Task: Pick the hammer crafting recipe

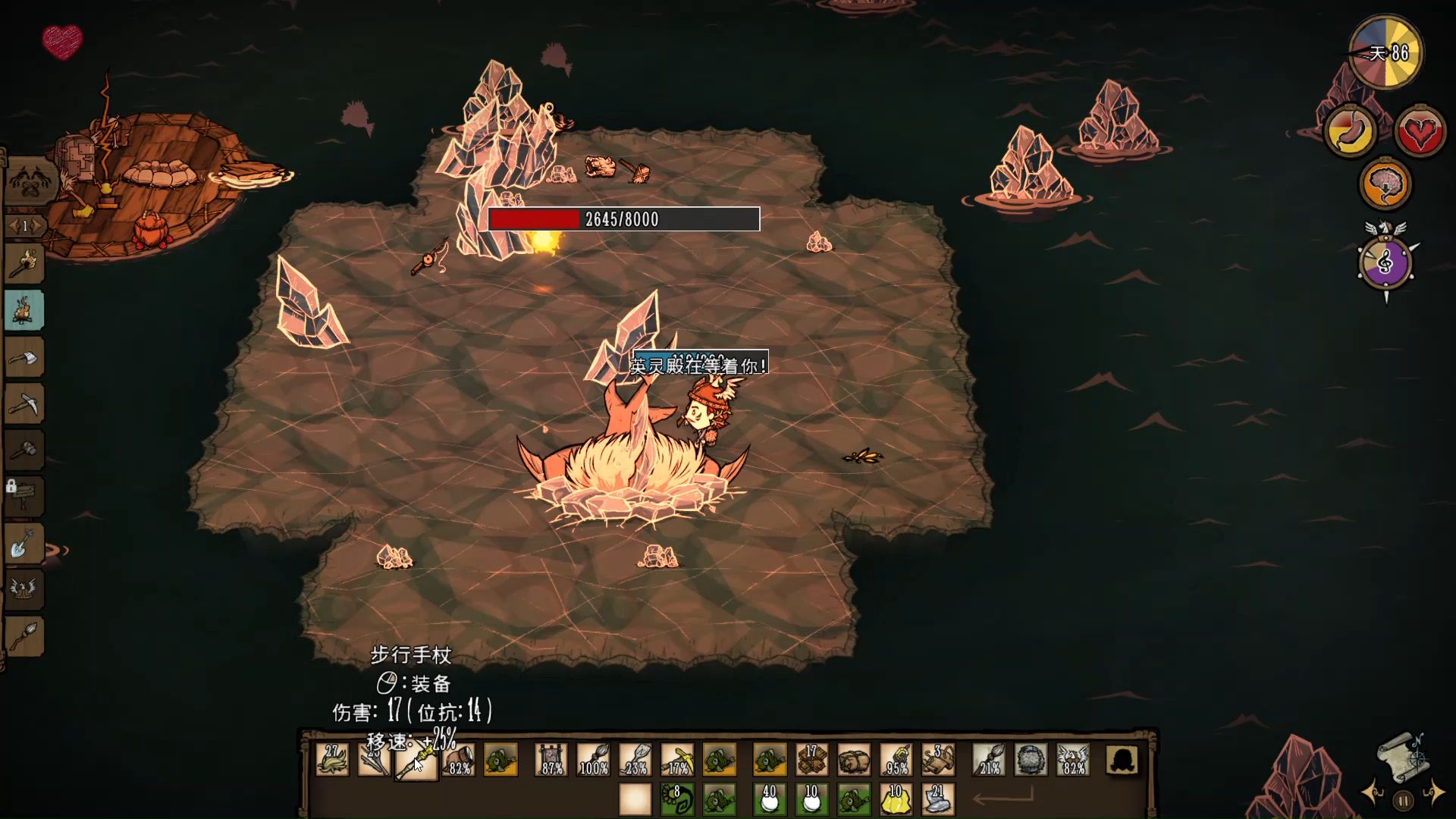Action: pos(24,450)
